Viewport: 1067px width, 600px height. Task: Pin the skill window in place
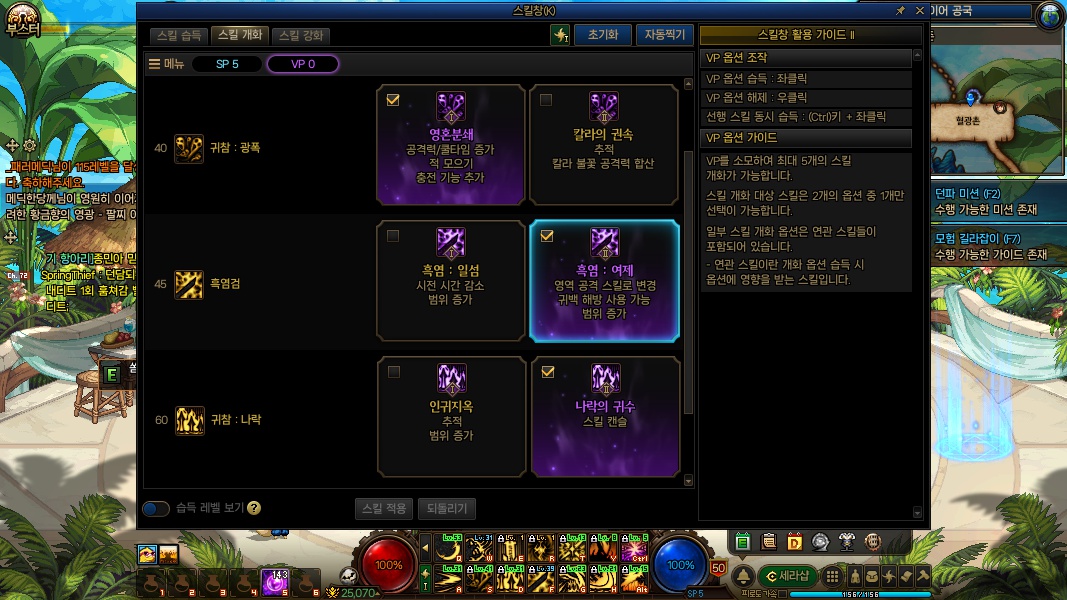coord(901,10)
